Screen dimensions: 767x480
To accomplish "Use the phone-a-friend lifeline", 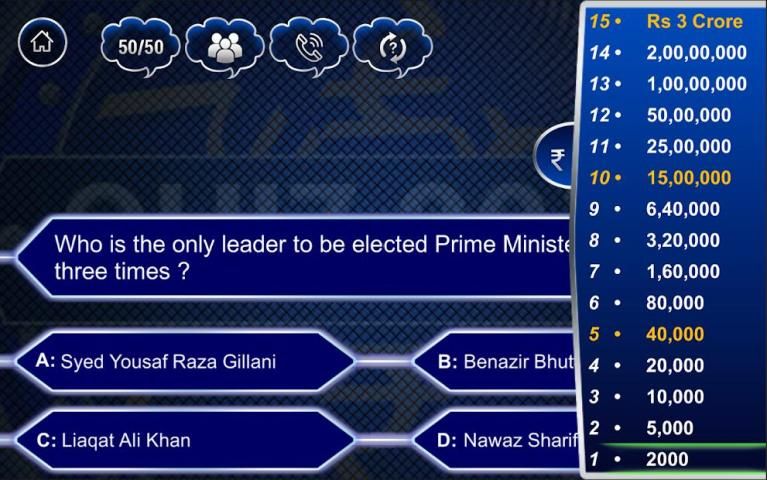I will tap(308, 46).
